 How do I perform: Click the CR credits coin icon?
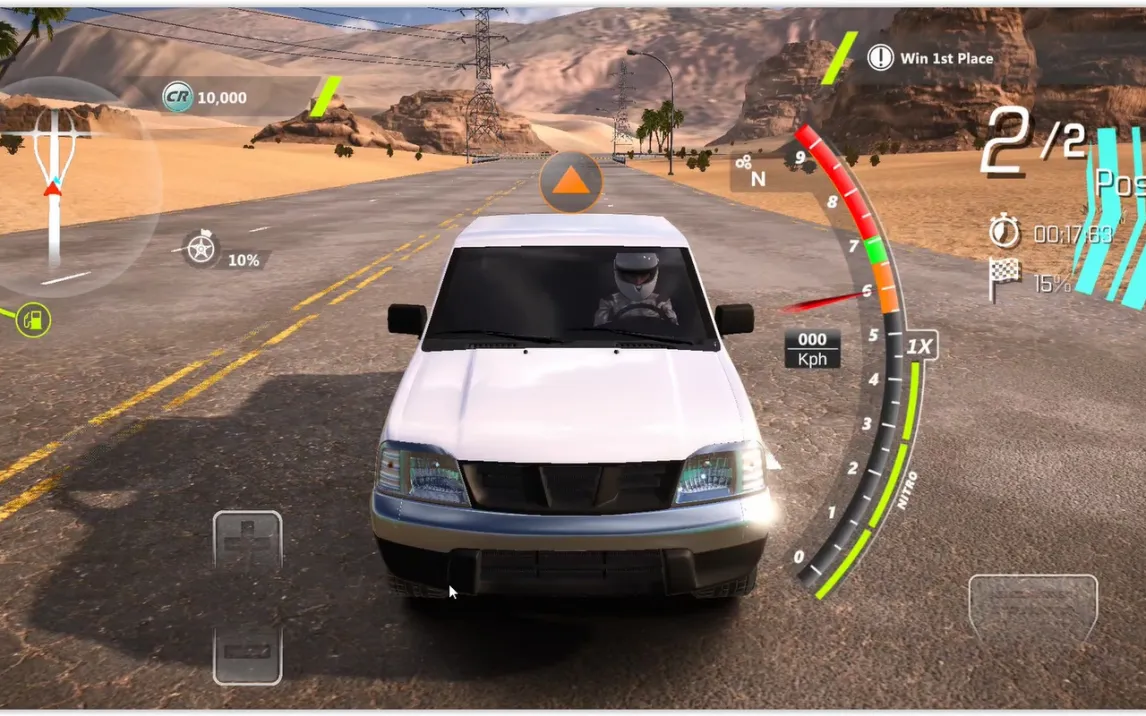coord(178,97)
